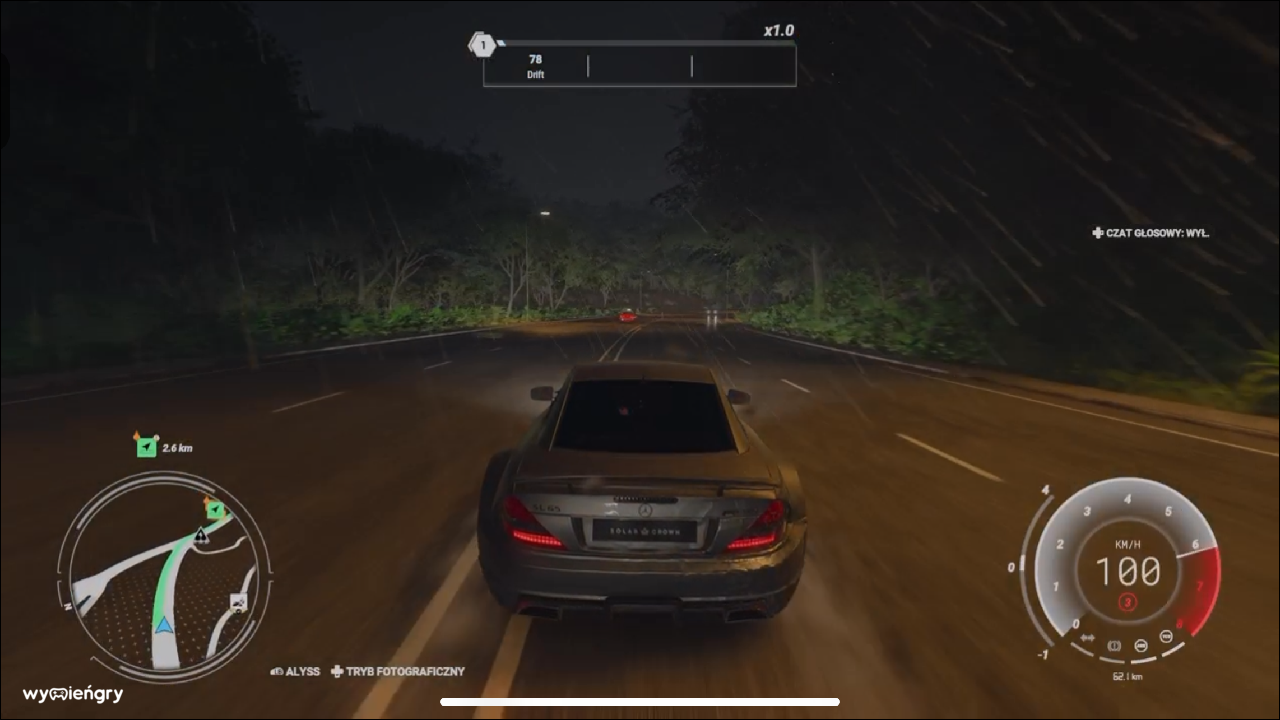Viewport: 1280px width, 720px height.
Task: Click the turn signal arrows indicator
Action: (1088, 637)
